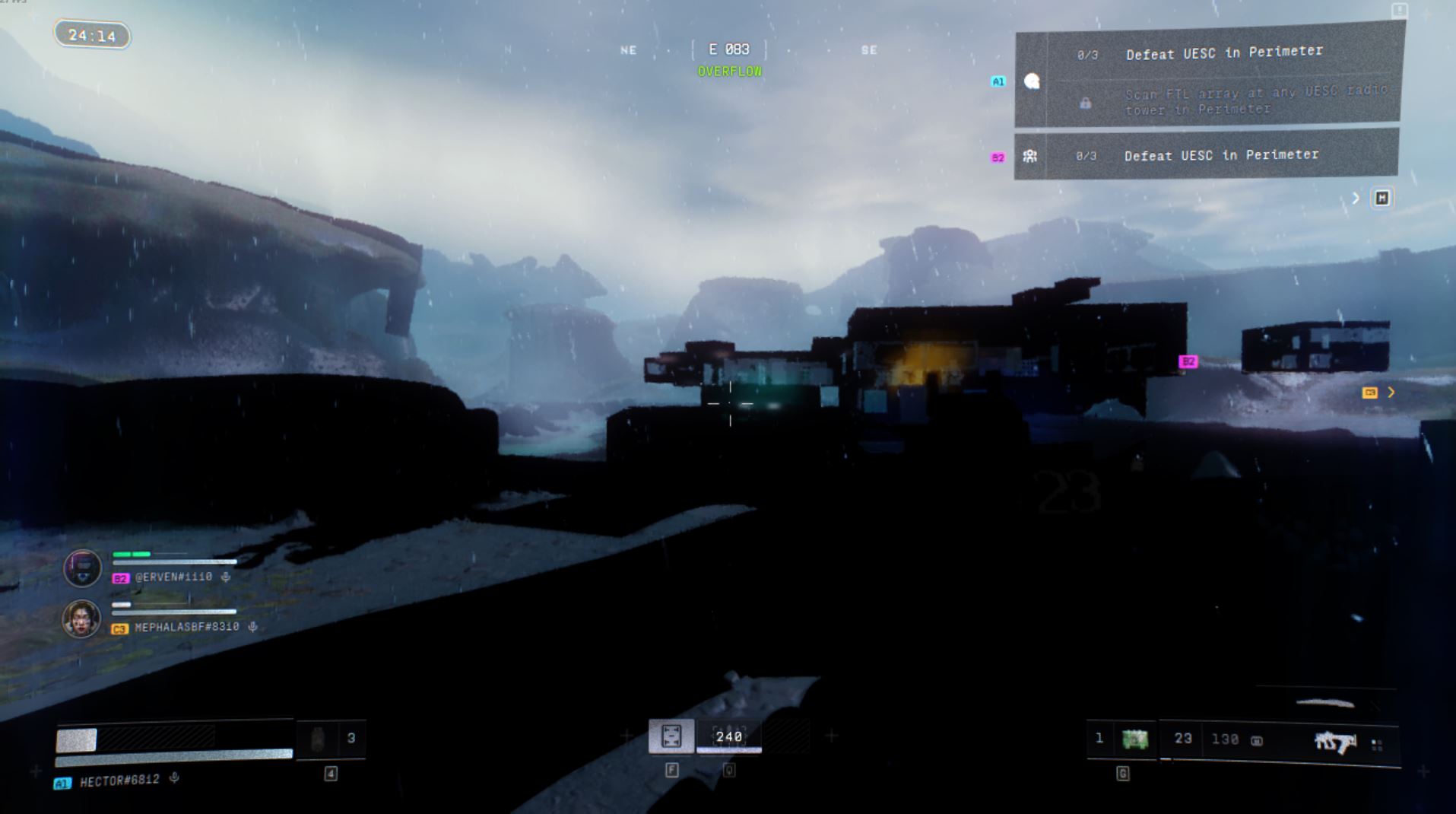Click the ERVEN#1110 squadmate portrait
This screenshot has height=814, width=1456.
tap(82, 568)
